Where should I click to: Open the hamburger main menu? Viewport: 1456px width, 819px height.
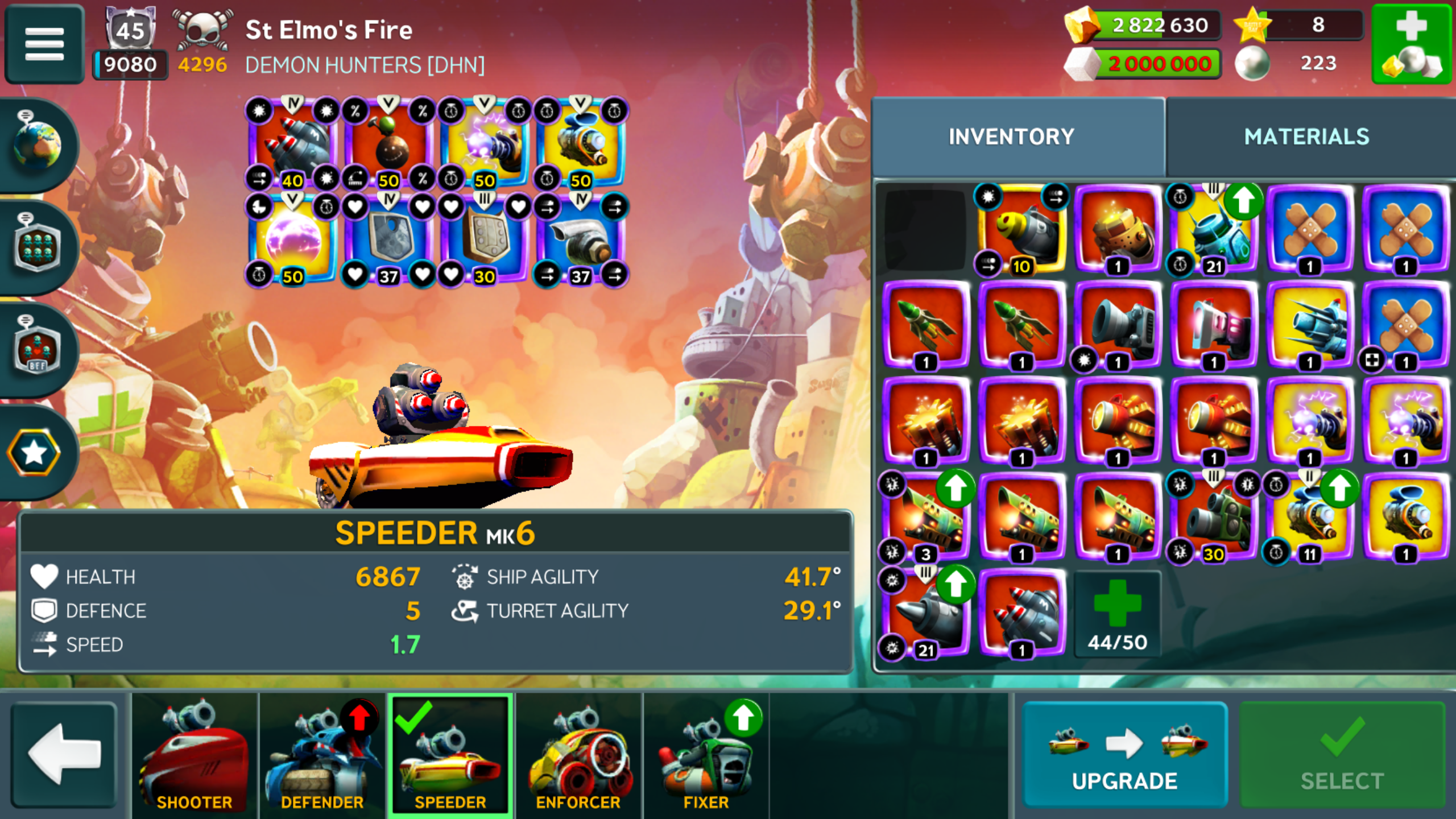44,44
